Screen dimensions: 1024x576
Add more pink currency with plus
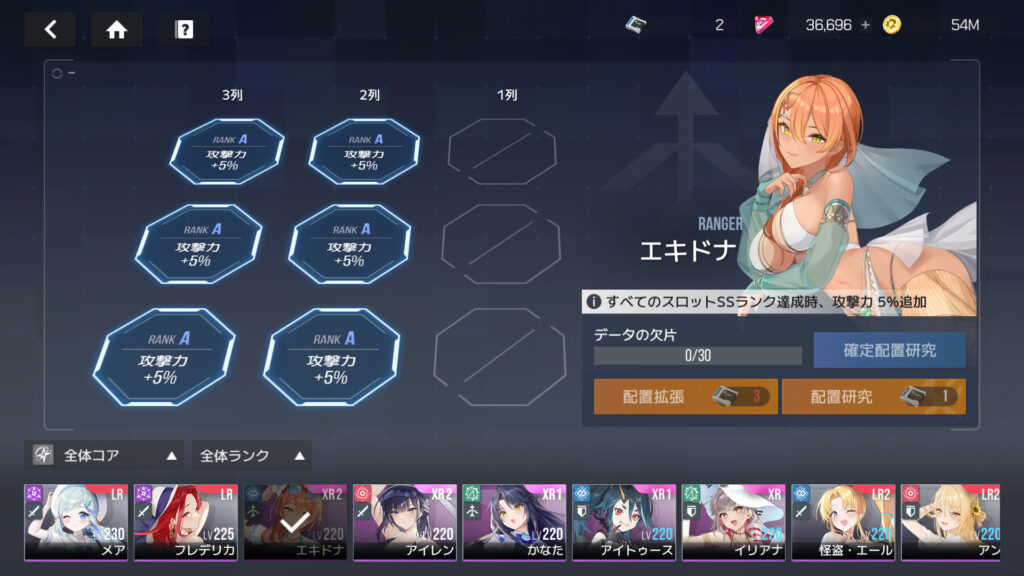tap(864, 25)
